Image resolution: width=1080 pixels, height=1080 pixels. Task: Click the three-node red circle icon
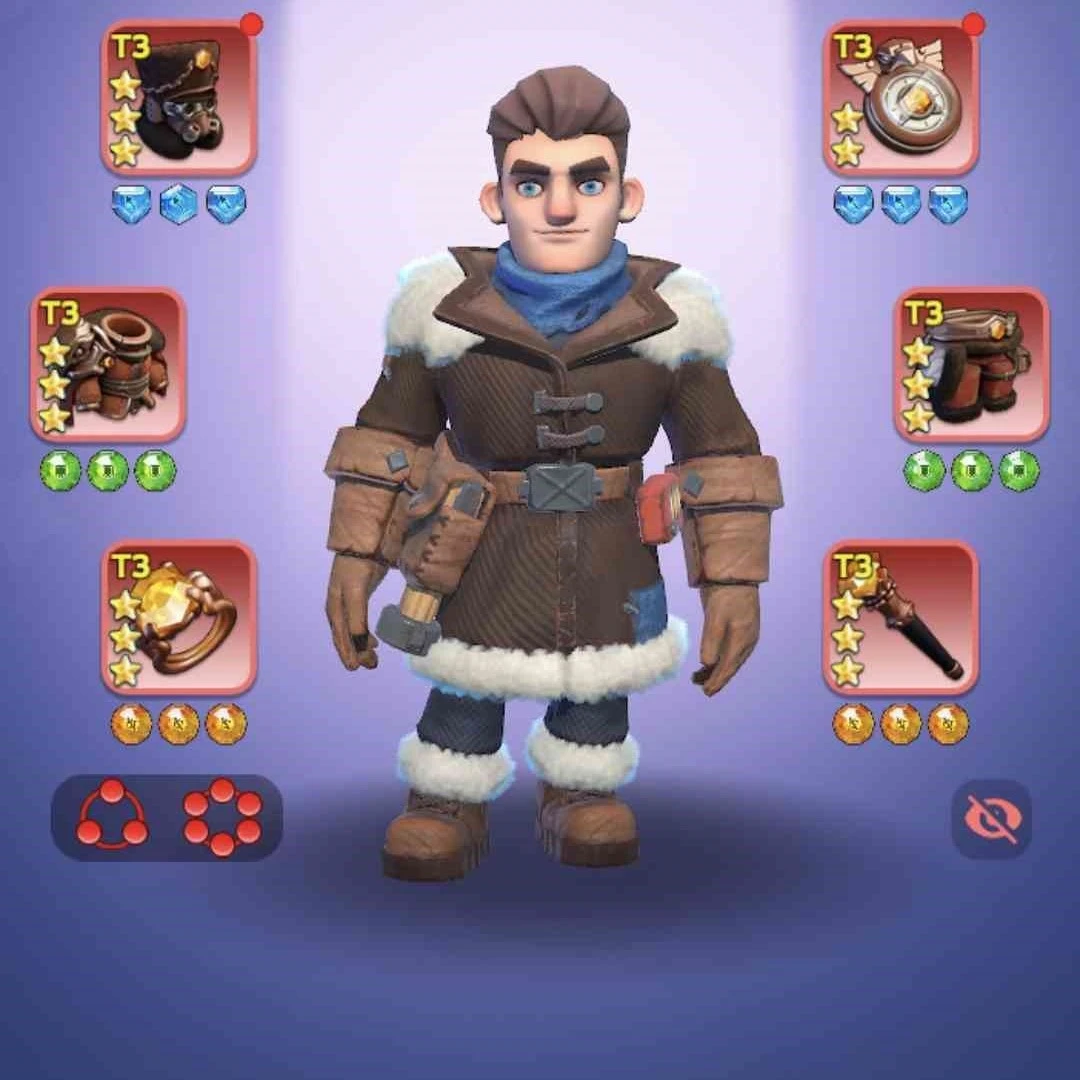pos(112,817)
